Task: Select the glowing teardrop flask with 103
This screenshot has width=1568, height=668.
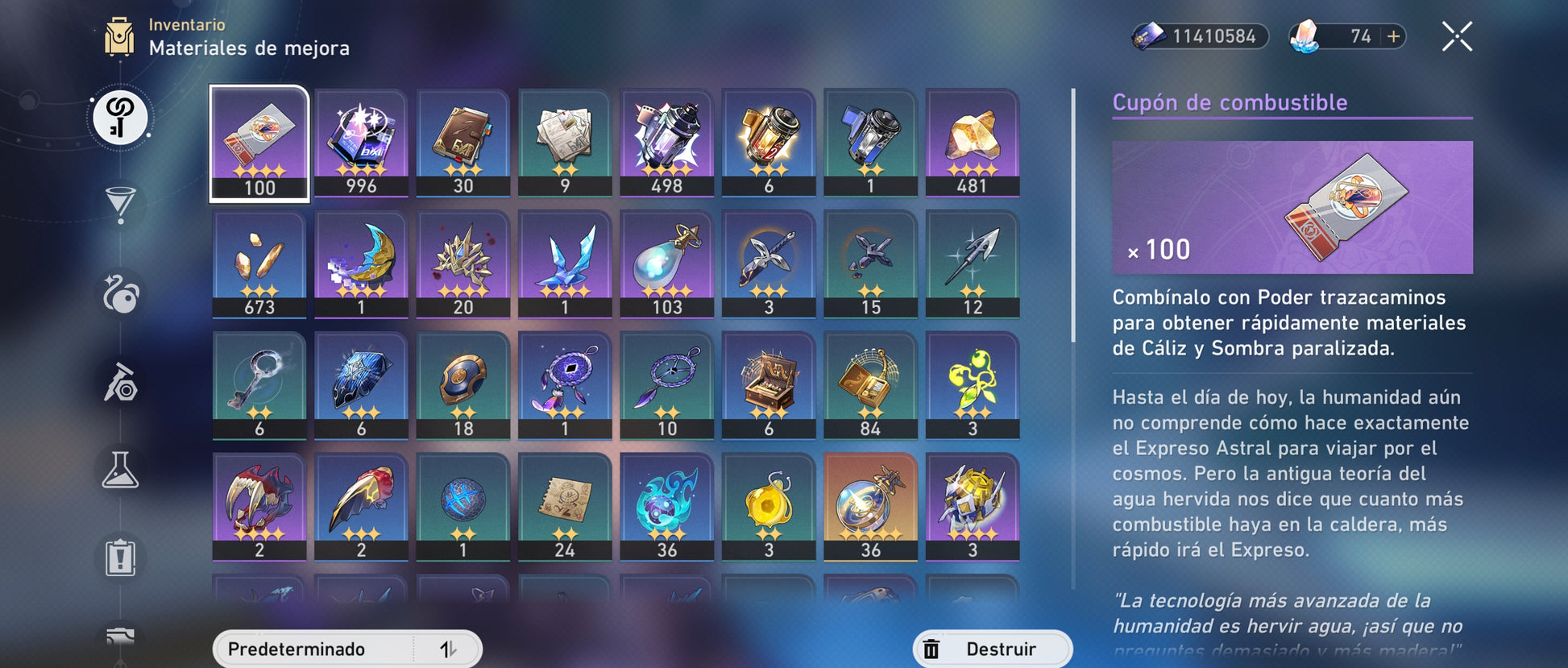Action: [x=666, y=263]
